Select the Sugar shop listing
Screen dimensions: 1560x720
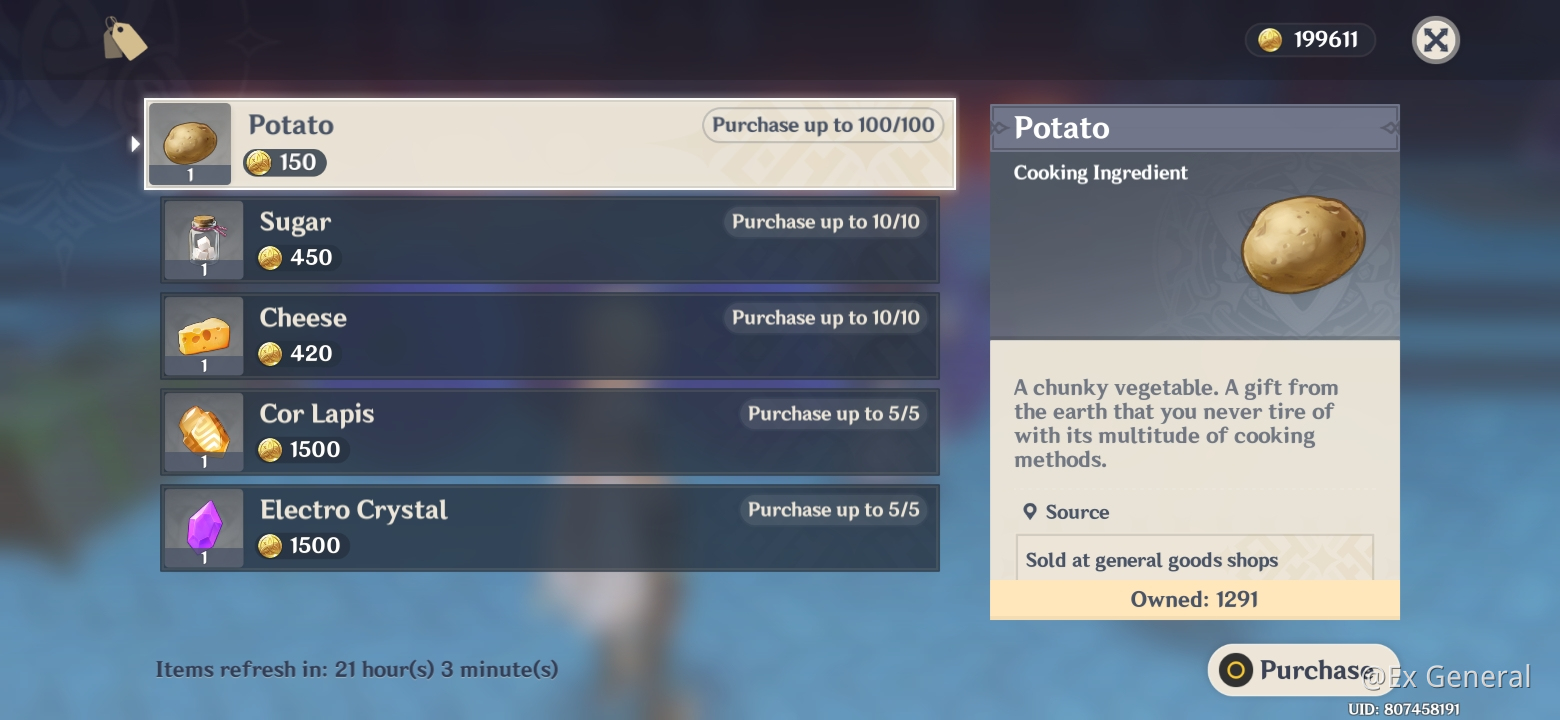(550, 240)
